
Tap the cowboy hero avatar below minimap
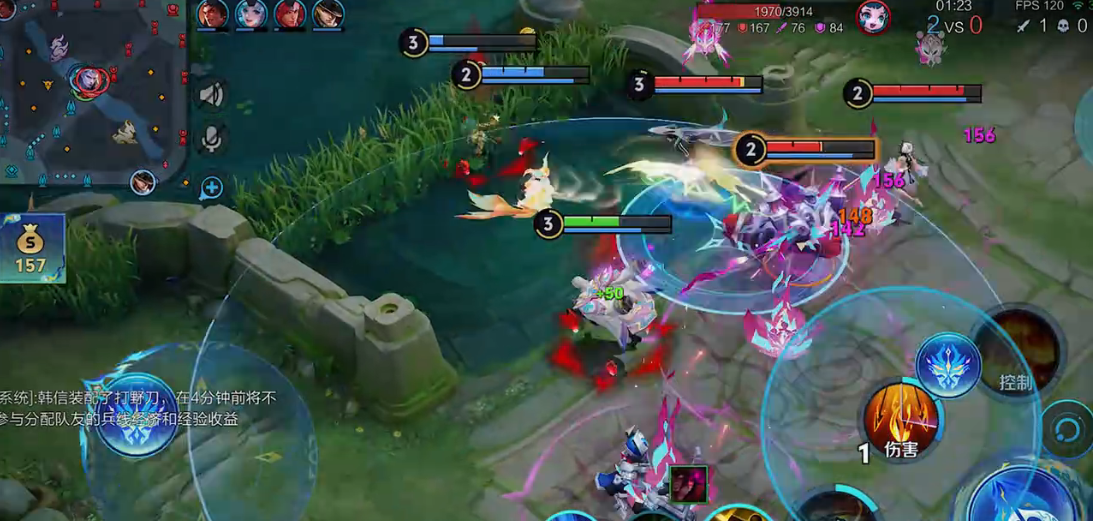143,183
